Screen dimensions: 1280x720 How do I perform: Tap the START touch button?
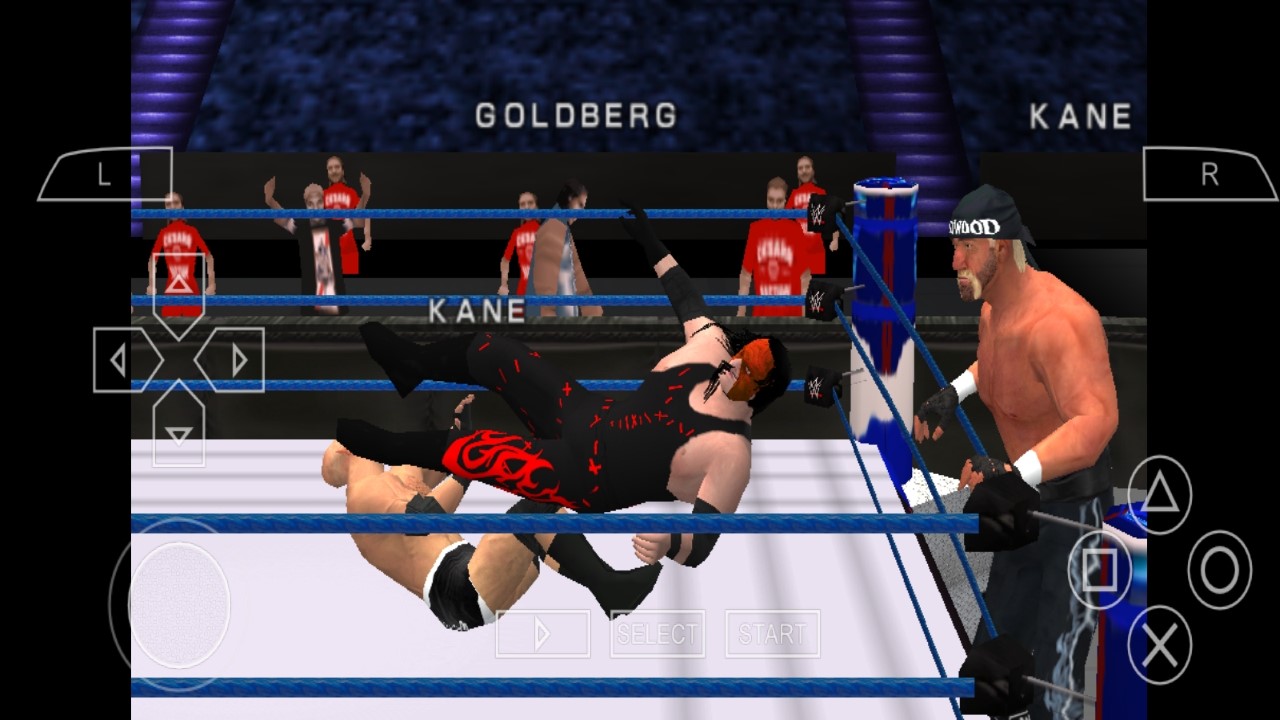pyautogui.click(x=772, y=633)
